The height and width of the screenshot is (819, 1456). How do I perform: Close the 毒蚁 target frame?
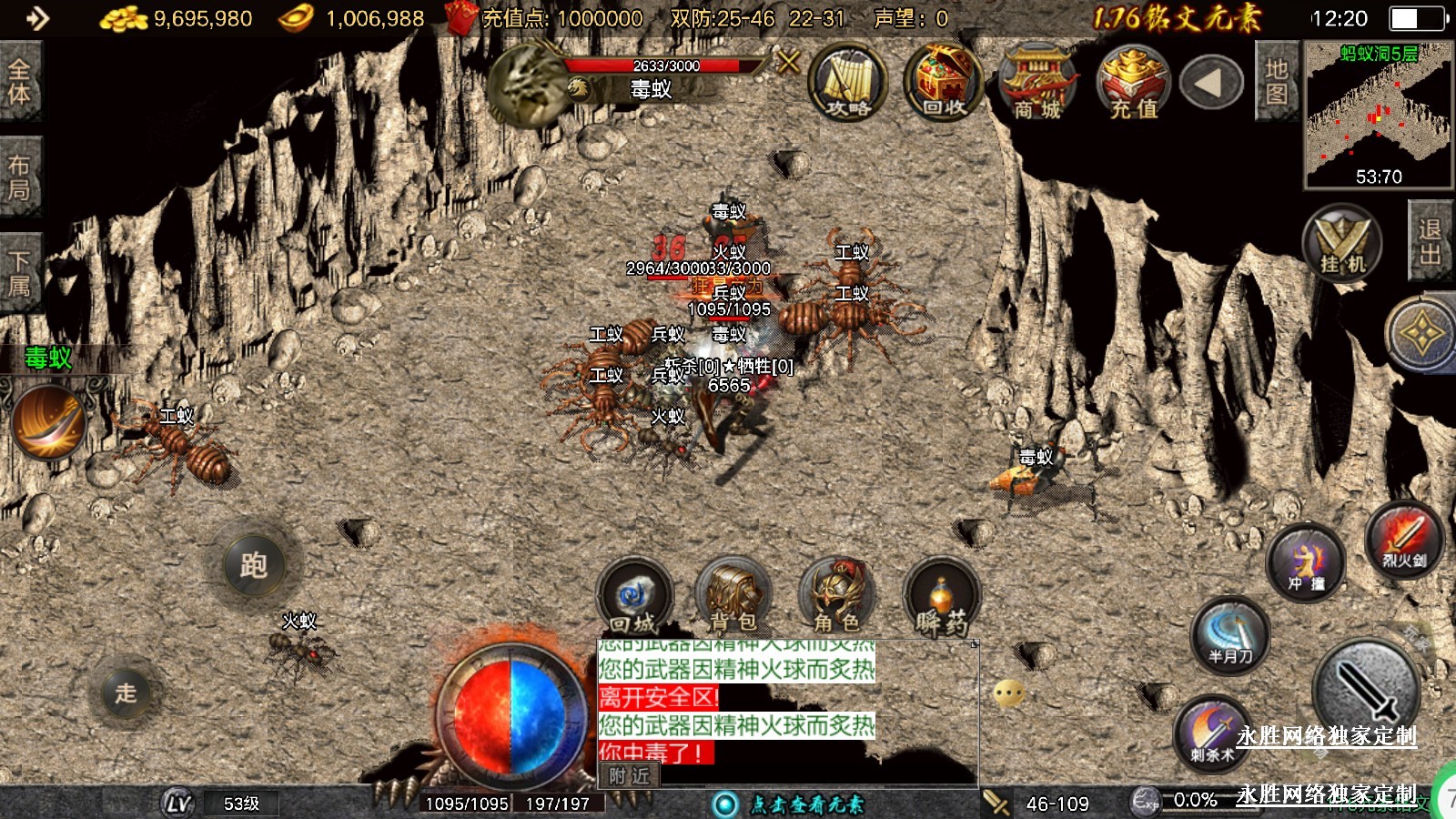tap(788, 62)
